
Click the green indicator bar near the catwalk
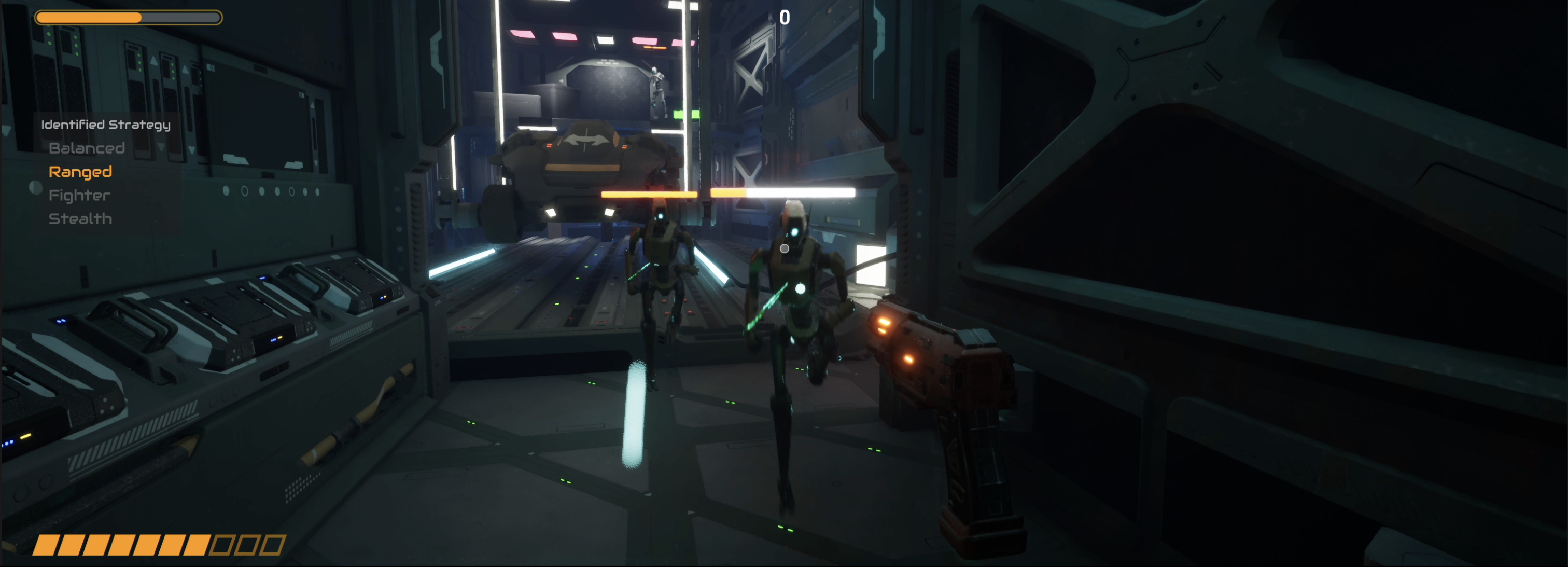point(688,114)
